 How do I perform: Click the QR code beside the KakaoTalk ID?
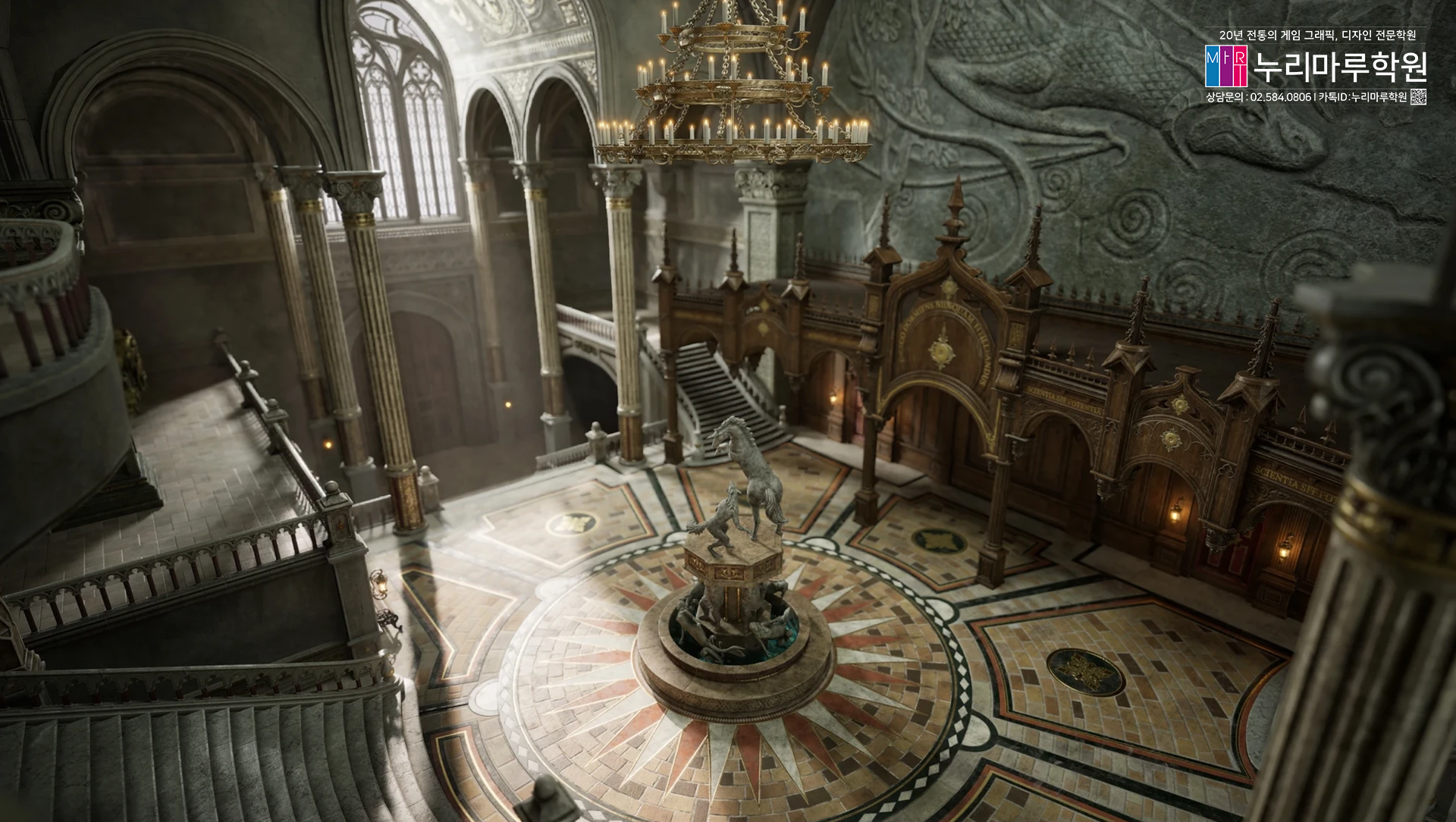(x=1418, y=97)
